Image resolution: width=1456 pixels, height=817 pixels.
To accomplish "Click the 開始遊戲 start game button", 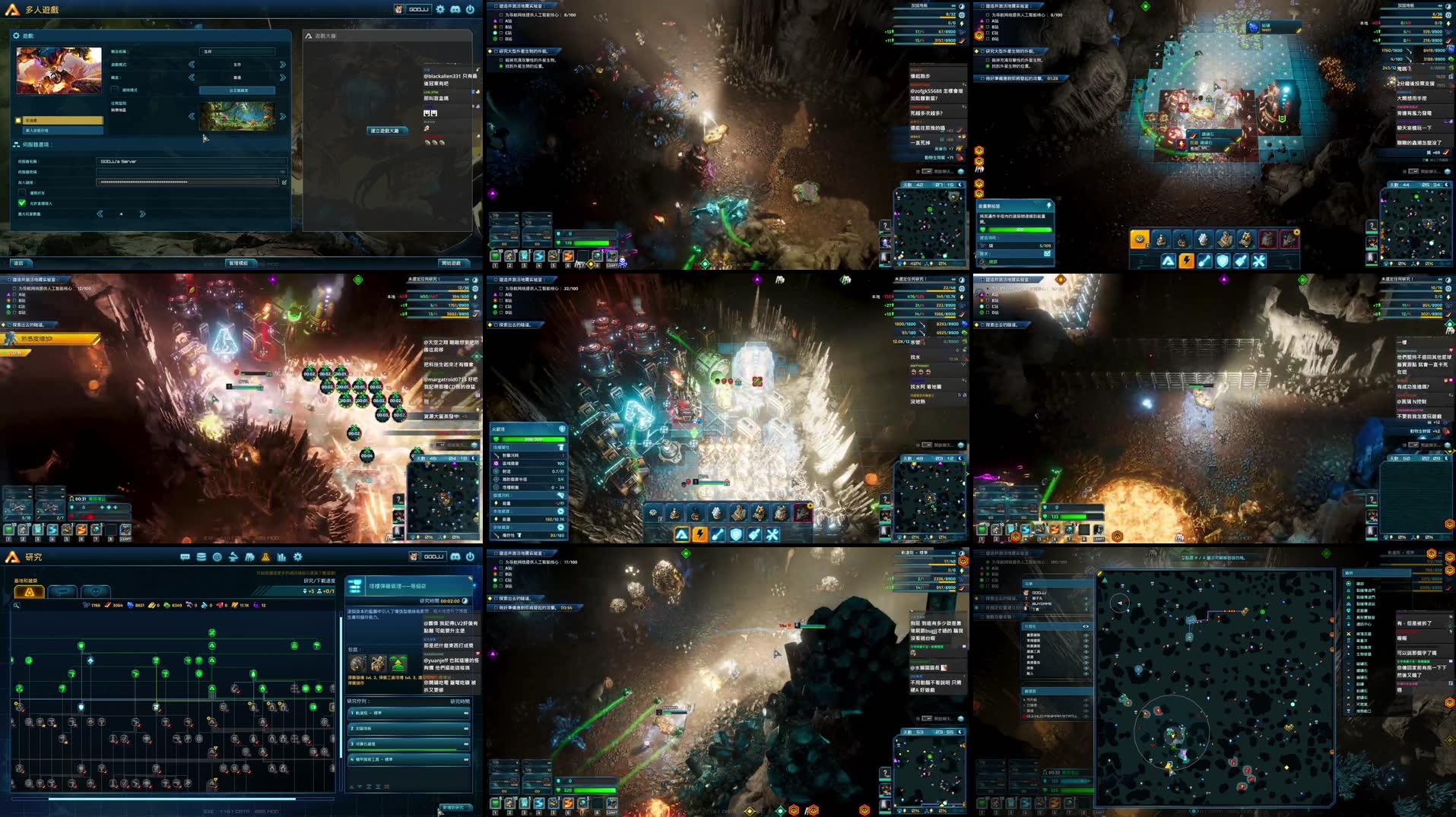I will (x=452, y=262).
